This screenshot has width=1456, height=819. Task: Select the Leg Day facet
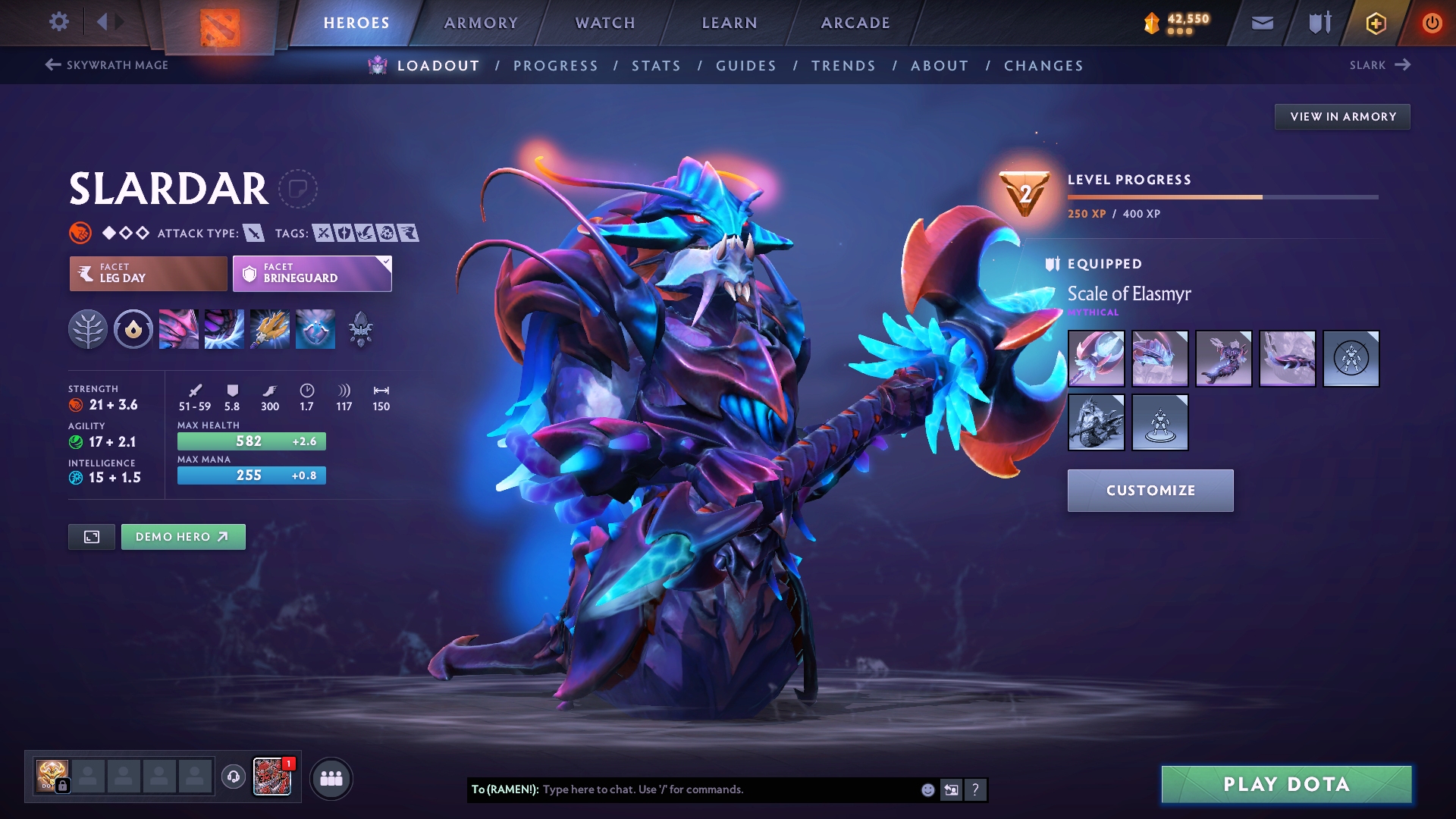(x=148, y=274)
